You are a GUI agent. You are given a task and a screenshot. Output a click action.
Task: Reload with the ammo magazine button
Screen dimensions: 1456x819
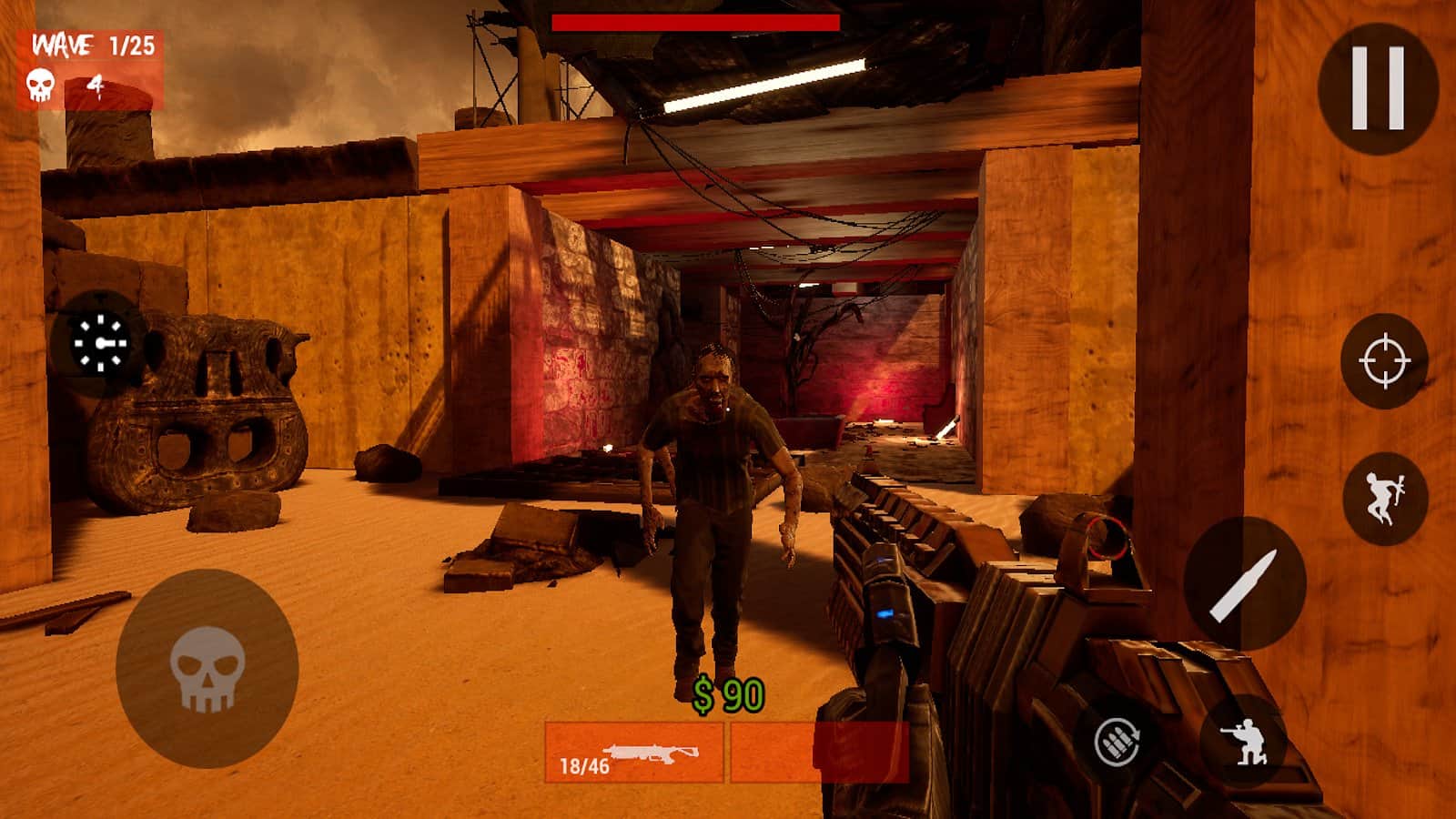pos(1117,741)
